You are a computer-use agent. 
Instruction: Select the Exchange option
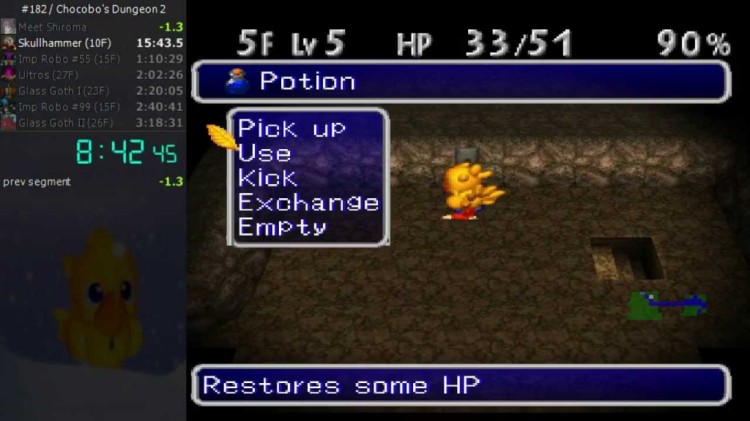click(308, 202)
